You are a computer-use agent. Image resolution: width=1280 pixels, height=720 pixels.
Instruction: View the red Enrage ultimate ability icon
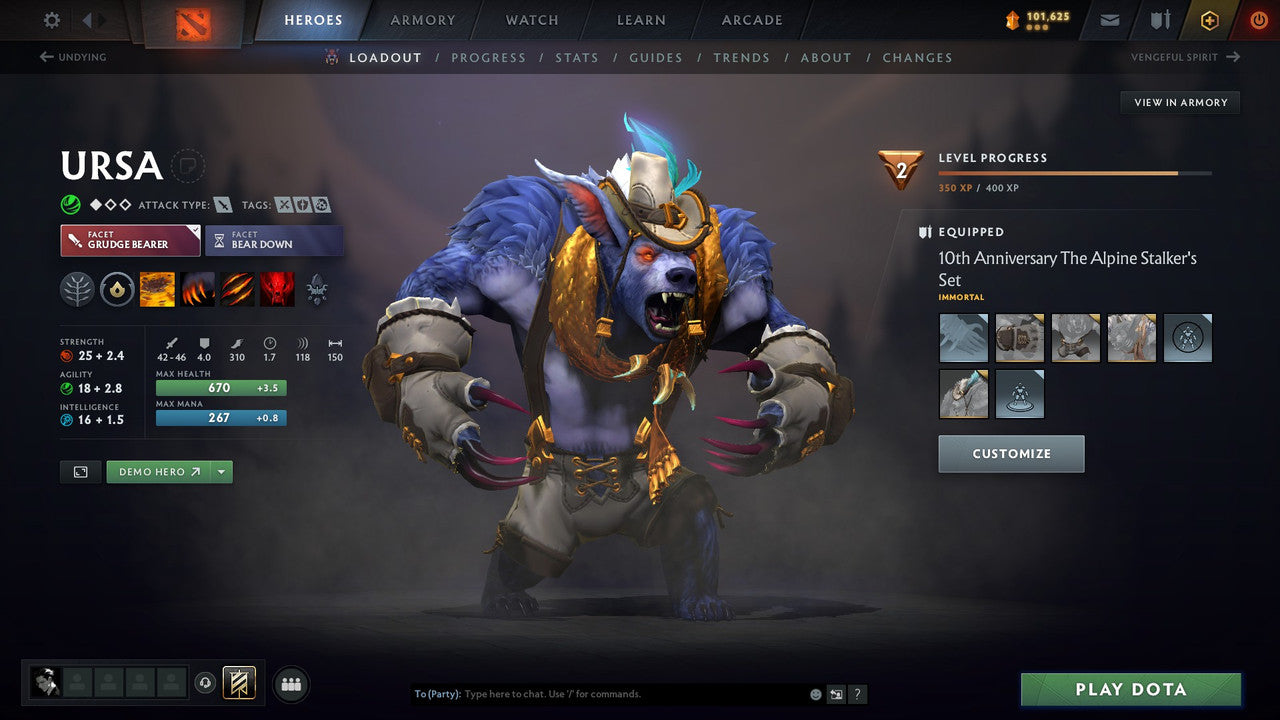277,288
